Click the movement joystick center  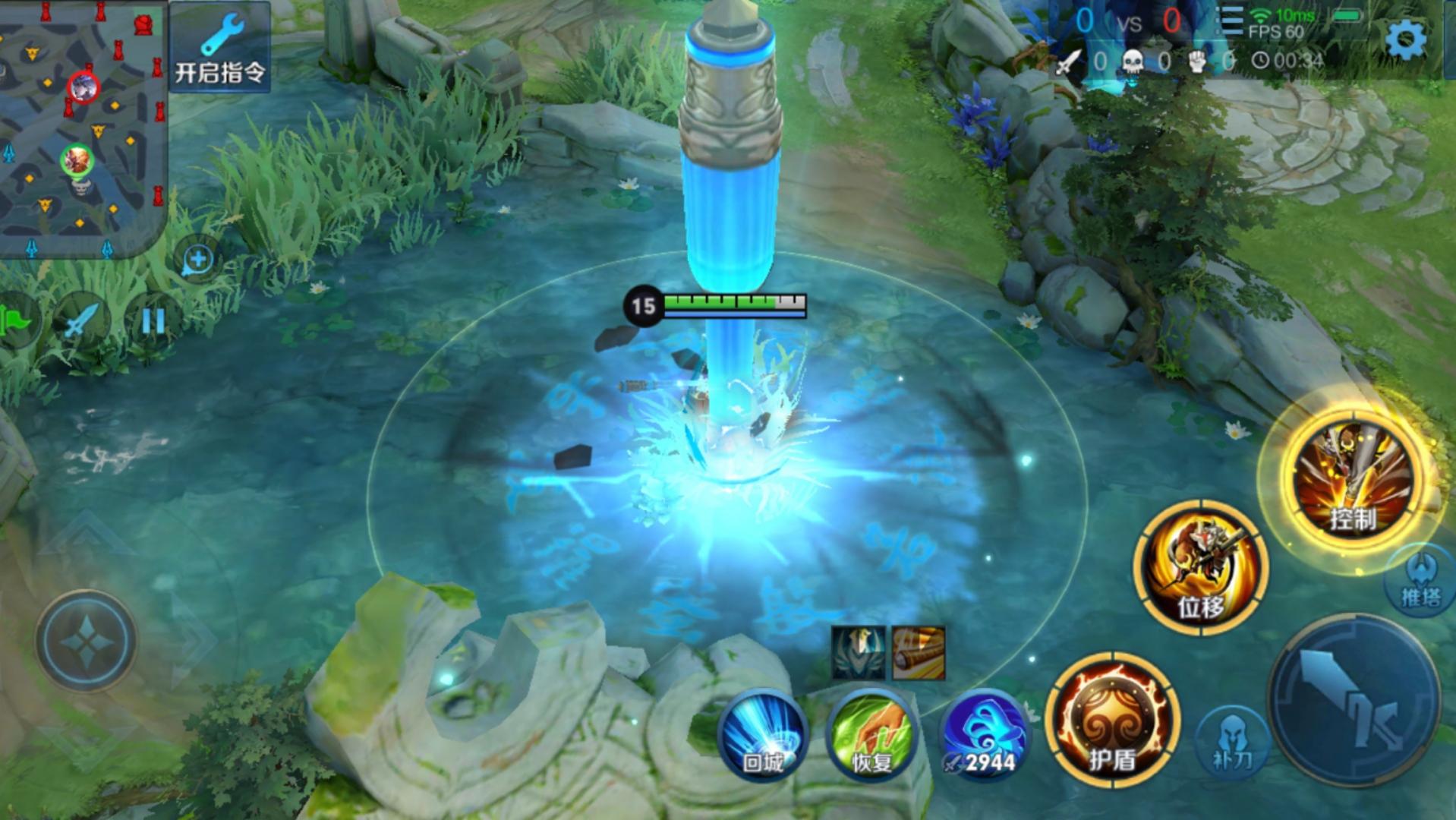pyautogui.click(x=86, y=640)
